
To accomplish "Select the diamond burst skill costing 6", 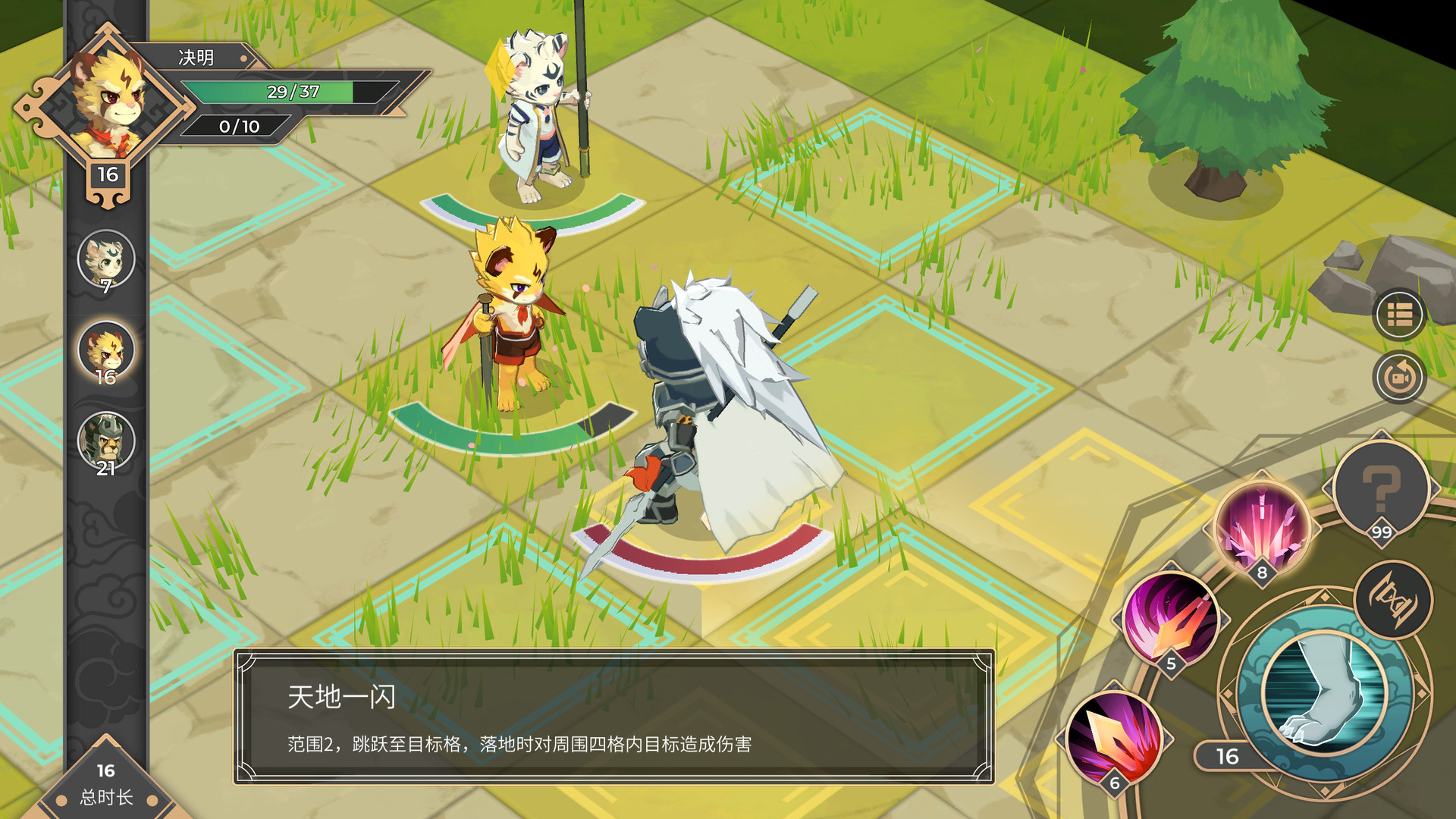I will (1115, 737).
